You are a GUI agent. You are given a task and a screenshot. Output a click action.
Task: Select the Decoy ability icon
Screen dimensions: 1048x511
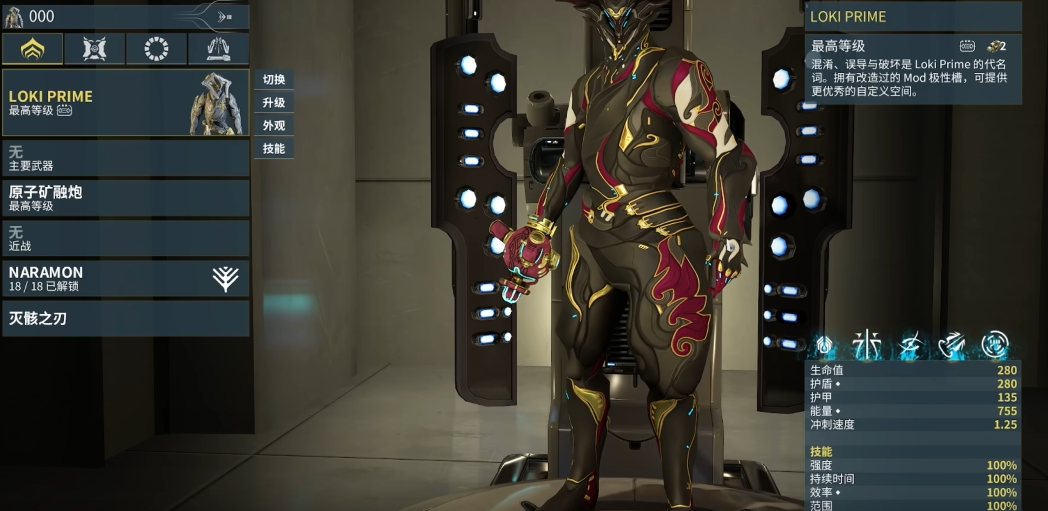(x=868, y=346)
